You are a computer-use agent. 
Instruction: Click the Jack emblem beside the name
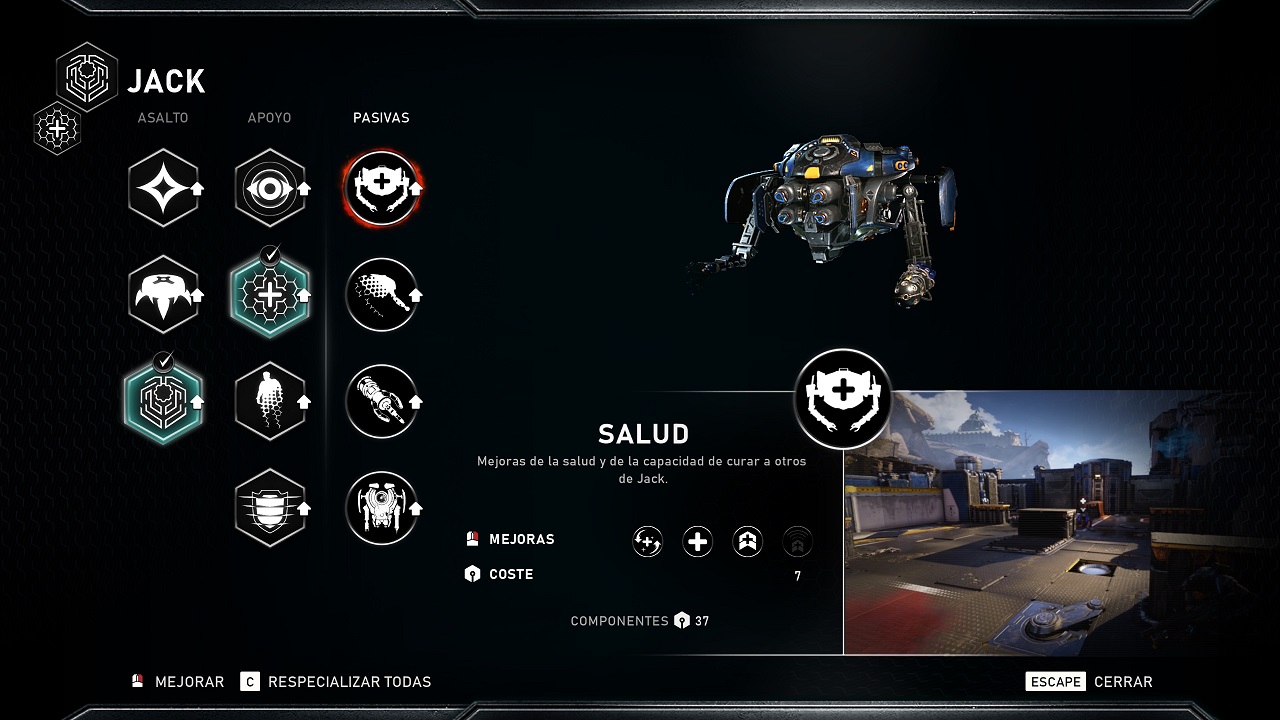click(86, 77)
